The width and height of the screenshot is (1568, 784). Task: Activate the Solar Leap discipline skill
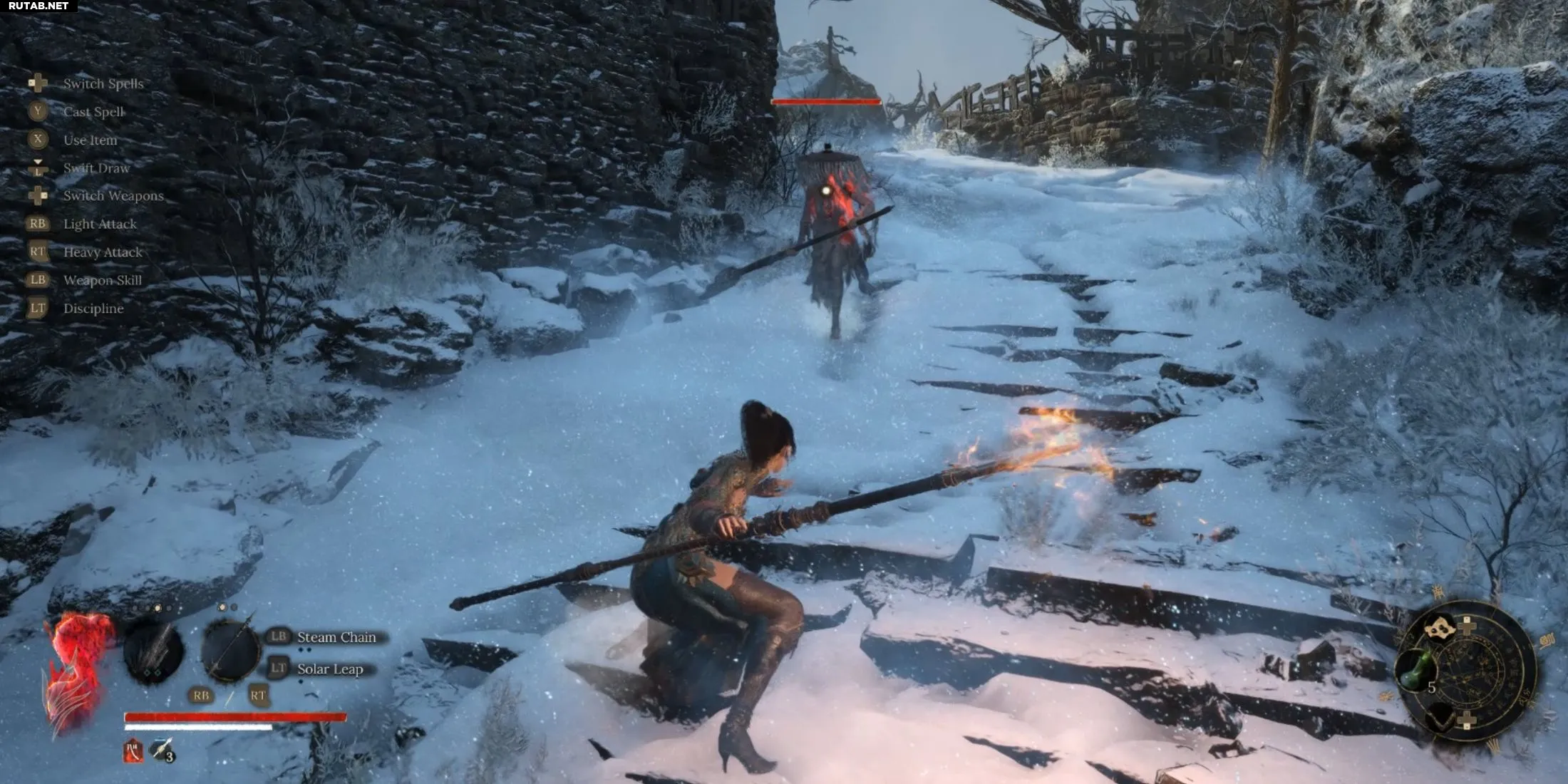coord(329,669)
